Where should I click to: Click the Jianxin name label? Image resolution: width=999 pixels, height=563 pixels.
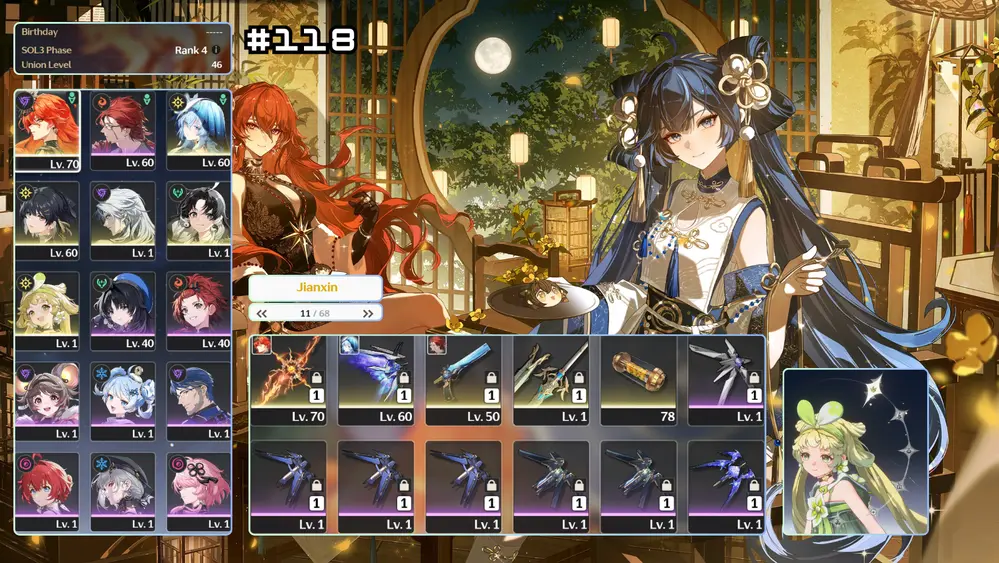316,287
